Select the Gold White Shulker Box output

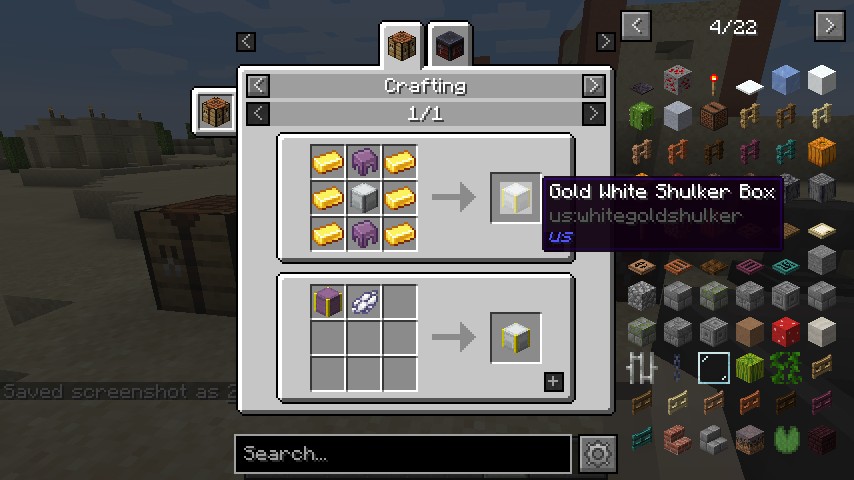pos(516,198)
